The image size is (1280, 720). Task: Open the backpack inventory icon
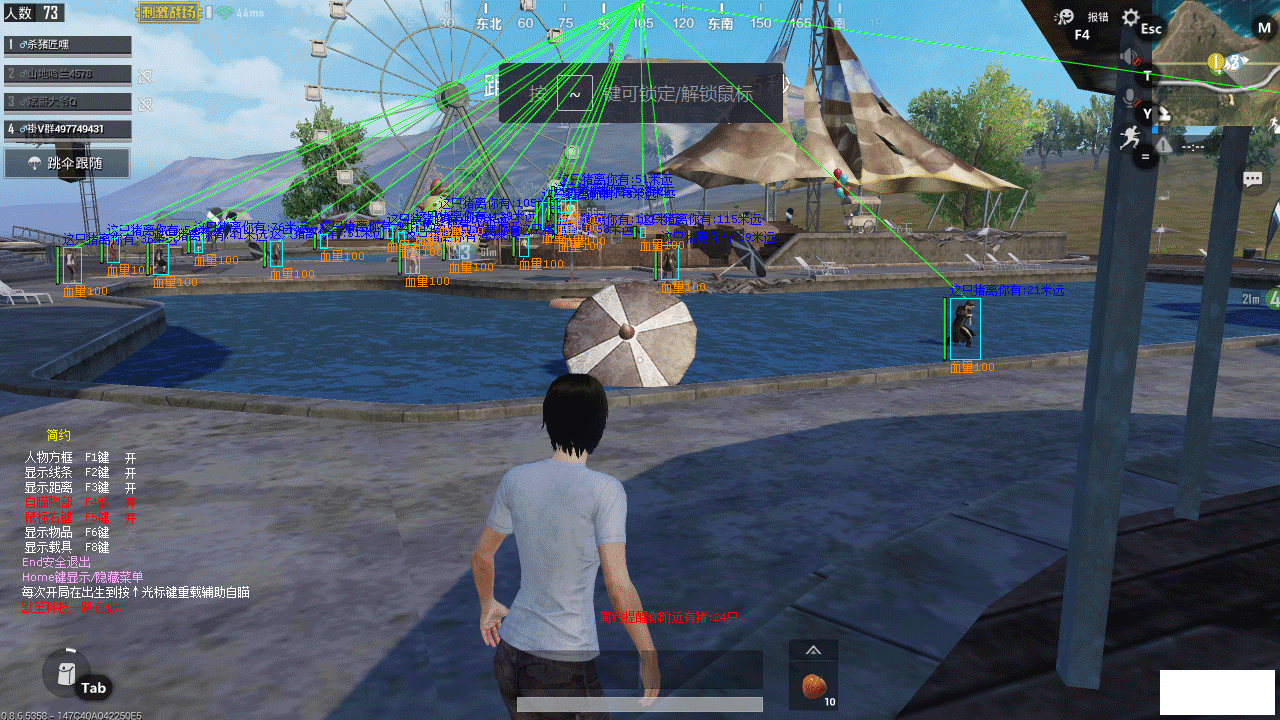(x=66, y=671)
